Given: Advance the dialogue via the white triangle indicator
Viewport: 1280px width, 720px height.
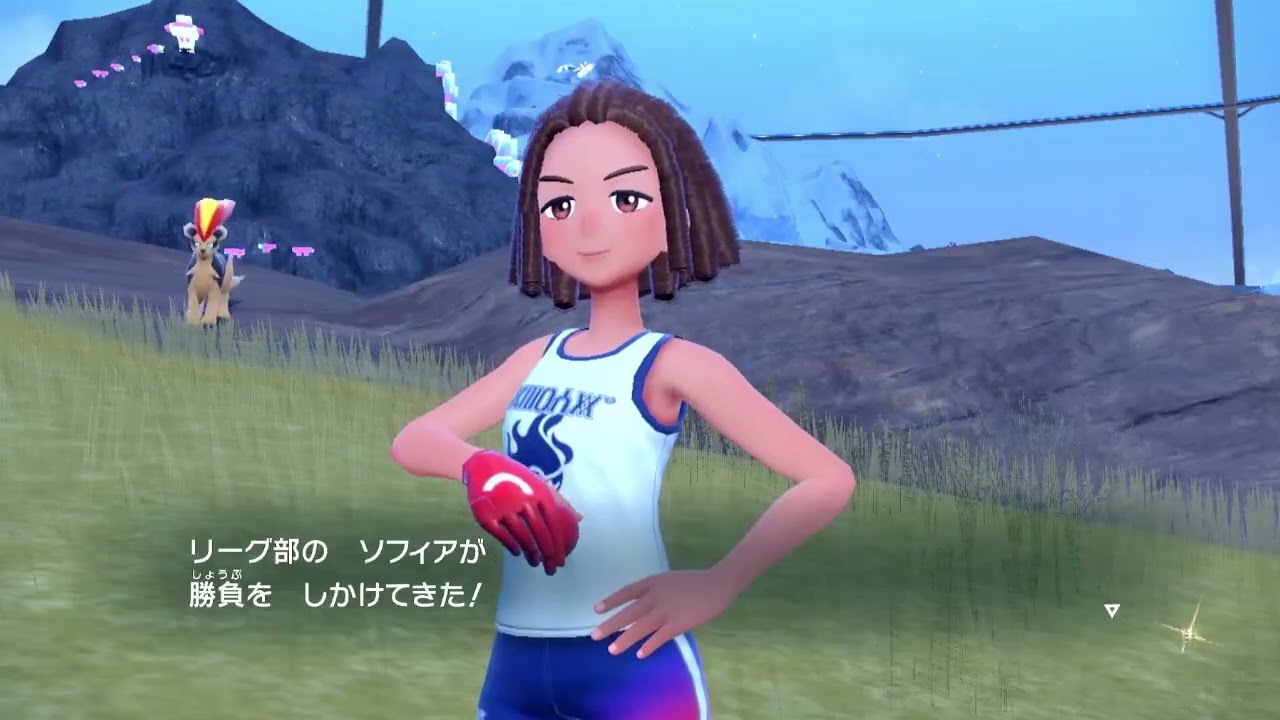Looking at the screenshot, I should (1111, 610).
